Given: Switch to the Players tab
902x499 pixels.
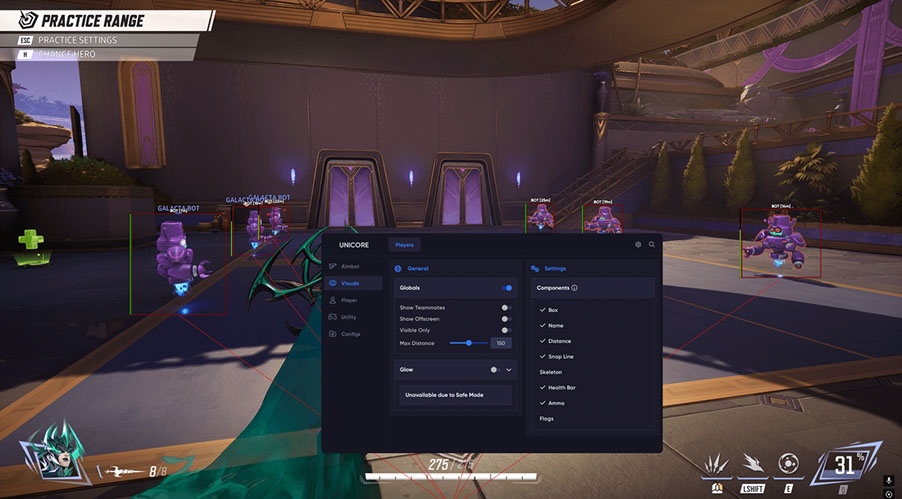Looking at the screenshot, I should coord(404,244).
